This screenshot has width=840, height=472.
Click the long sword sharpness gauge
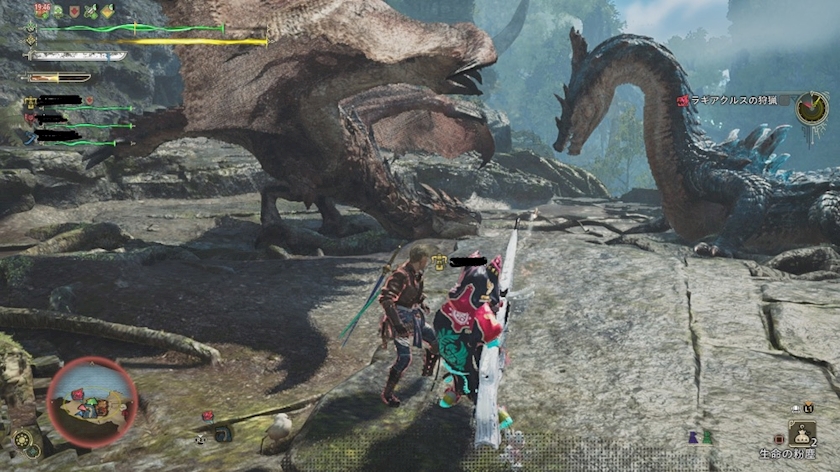75,56
